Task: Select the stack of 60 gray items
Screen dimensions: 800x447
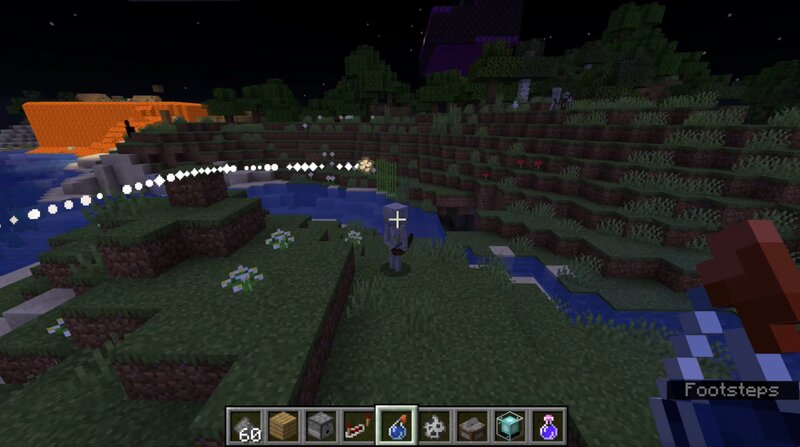Action: 247,426
